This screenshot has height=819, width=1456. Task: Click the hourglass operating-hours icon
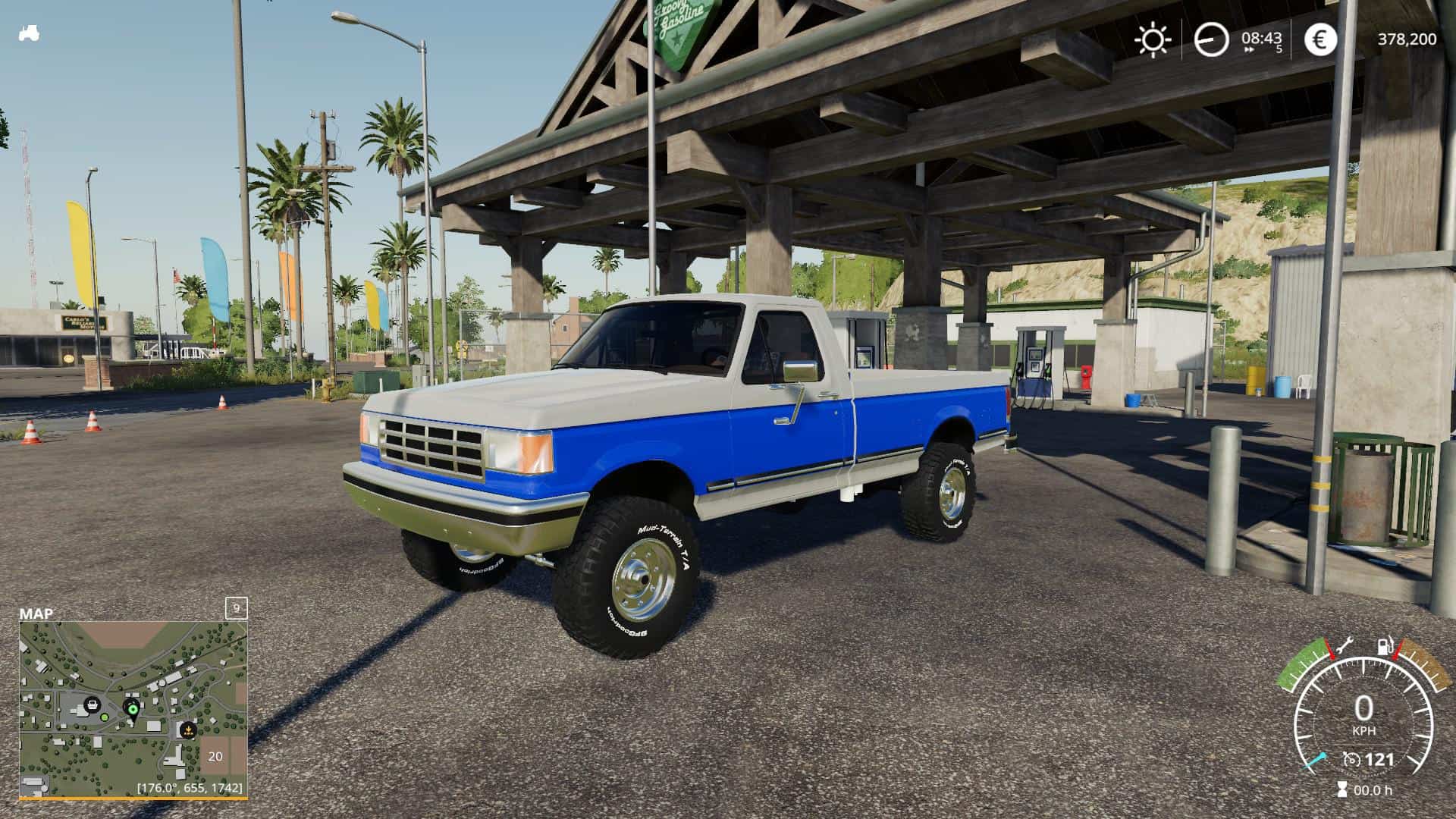(x=1342, y=788)
